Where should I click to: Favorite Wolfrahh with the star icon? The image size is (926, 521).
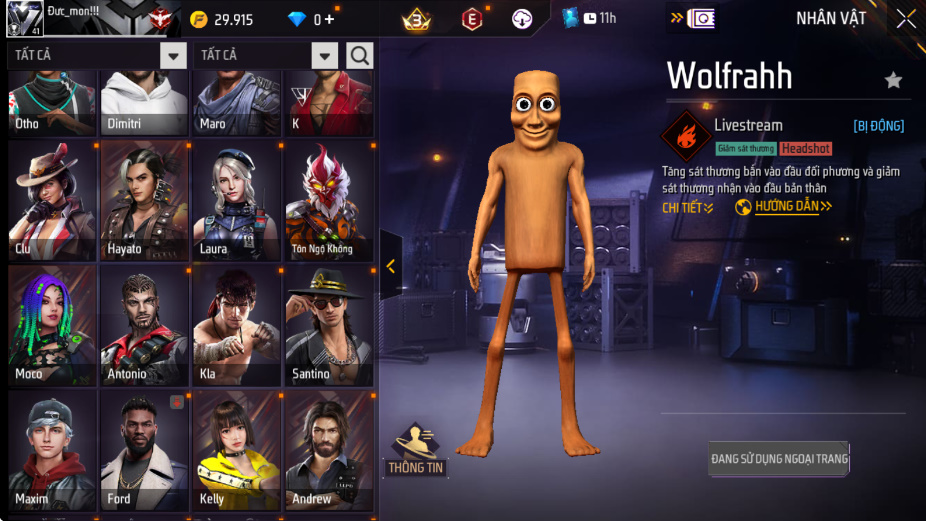(x=893, y=80)
